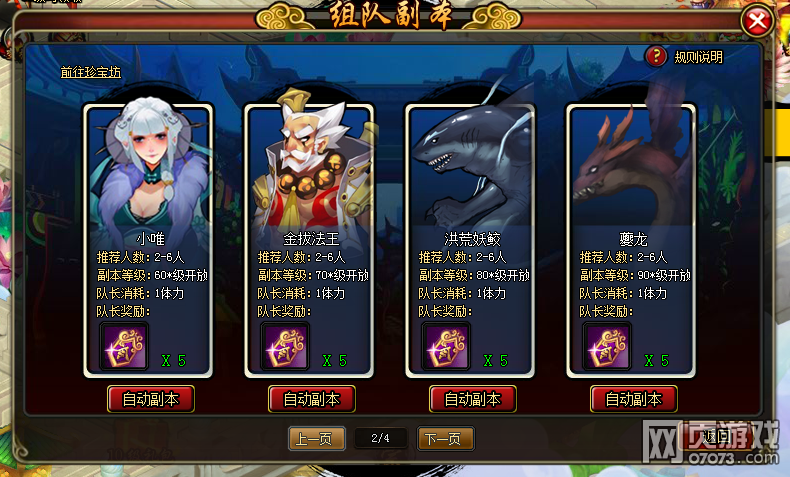
Task: Start 自动副本 for 夔龙
Action: [633, 399]
